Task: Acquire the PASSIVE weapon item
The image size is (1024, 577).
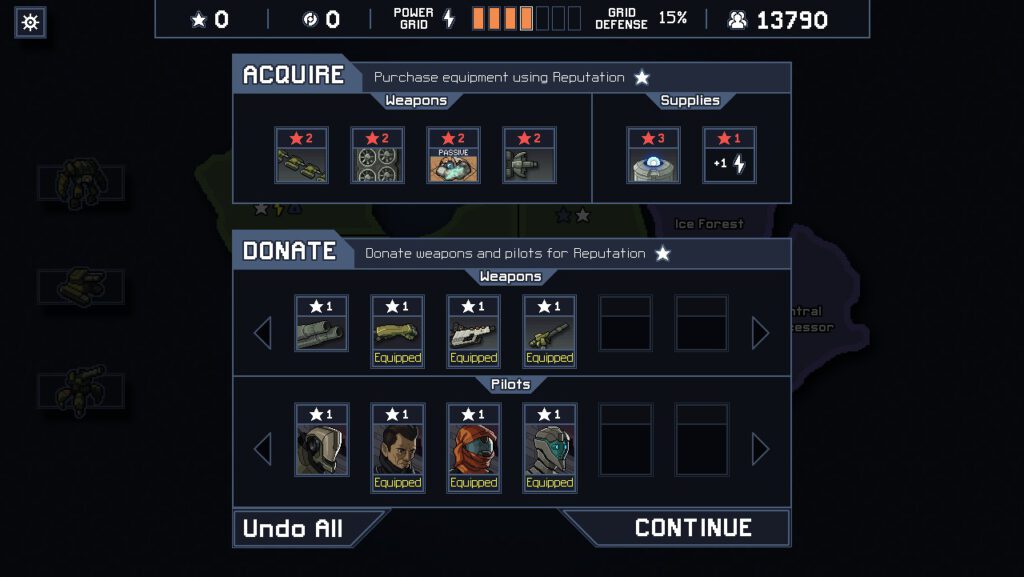Action: [x=453, y=156]
